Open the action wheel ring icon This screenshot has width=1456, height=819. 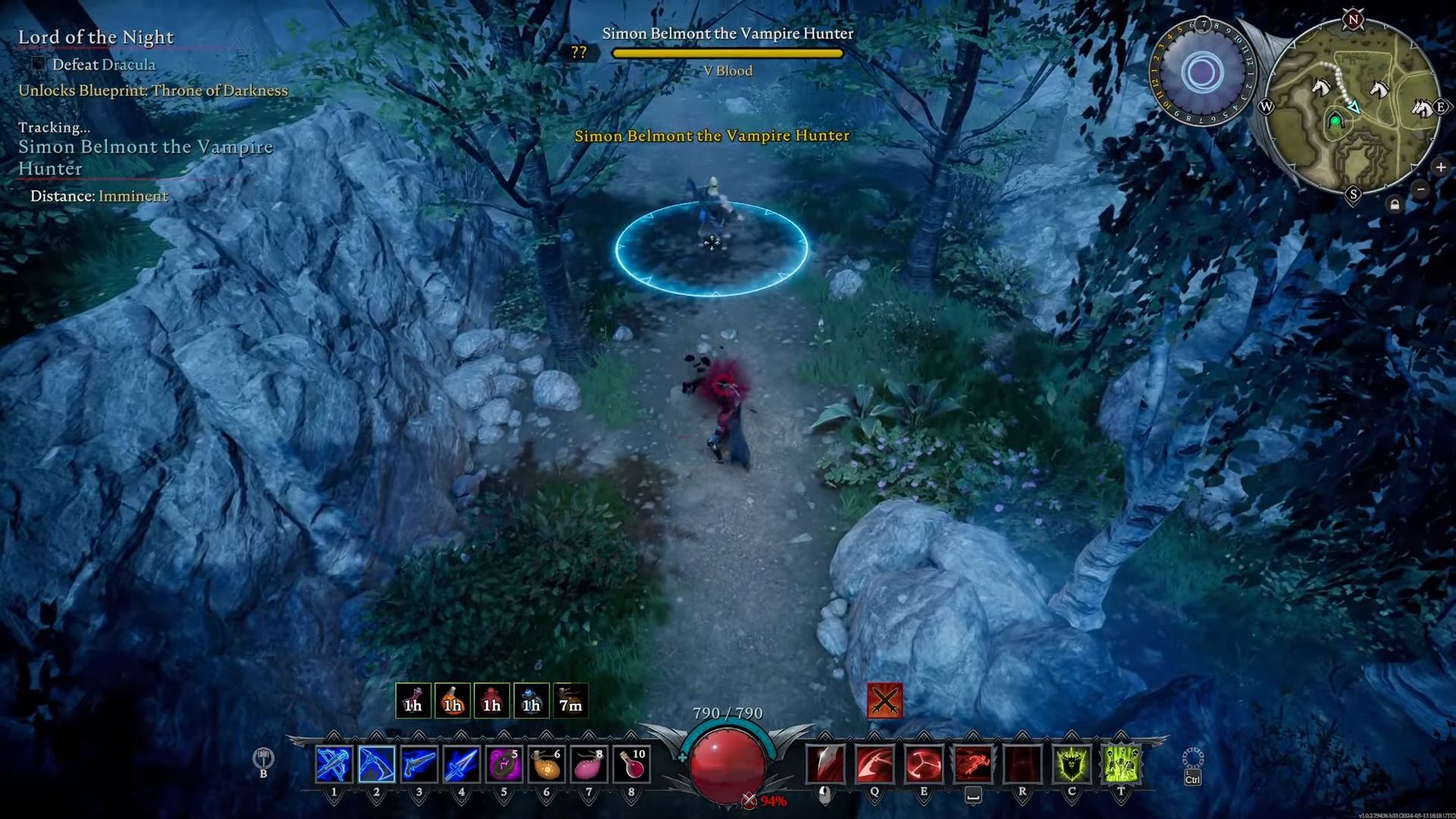click(1192, 758)
